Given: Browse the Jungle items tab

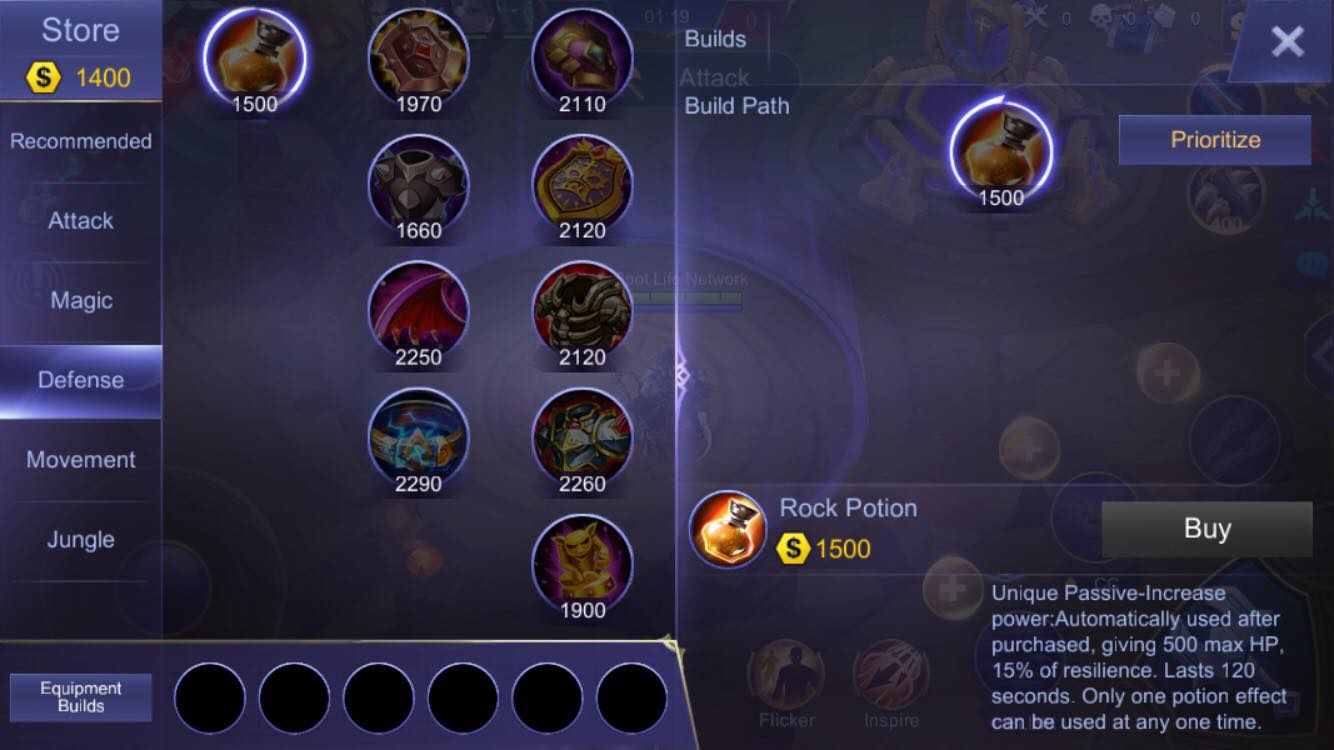Looking at the screenshot, I should pyautogui.click(x=80, y=540).
